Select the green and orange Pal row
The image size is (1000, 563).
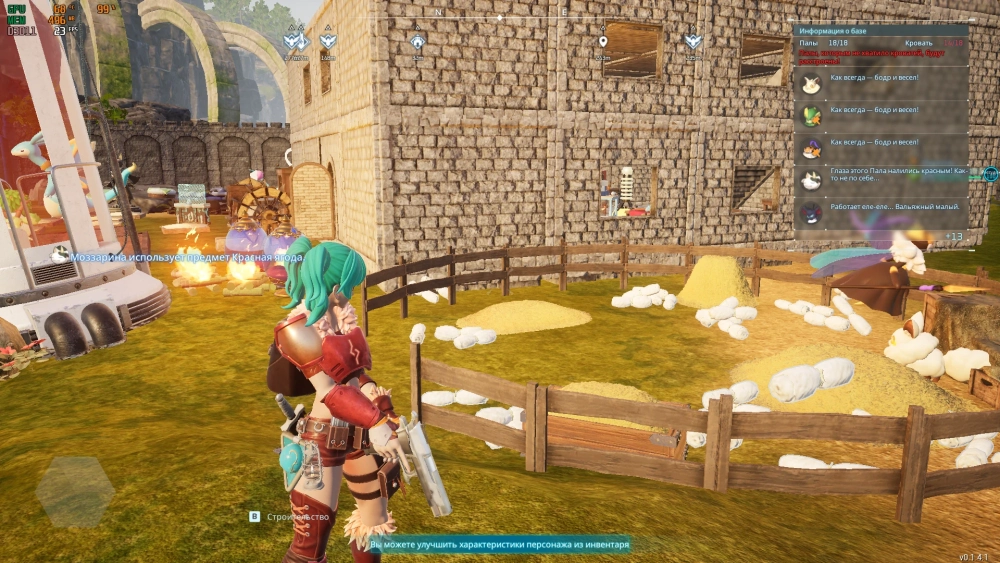(x=880, y=111)
